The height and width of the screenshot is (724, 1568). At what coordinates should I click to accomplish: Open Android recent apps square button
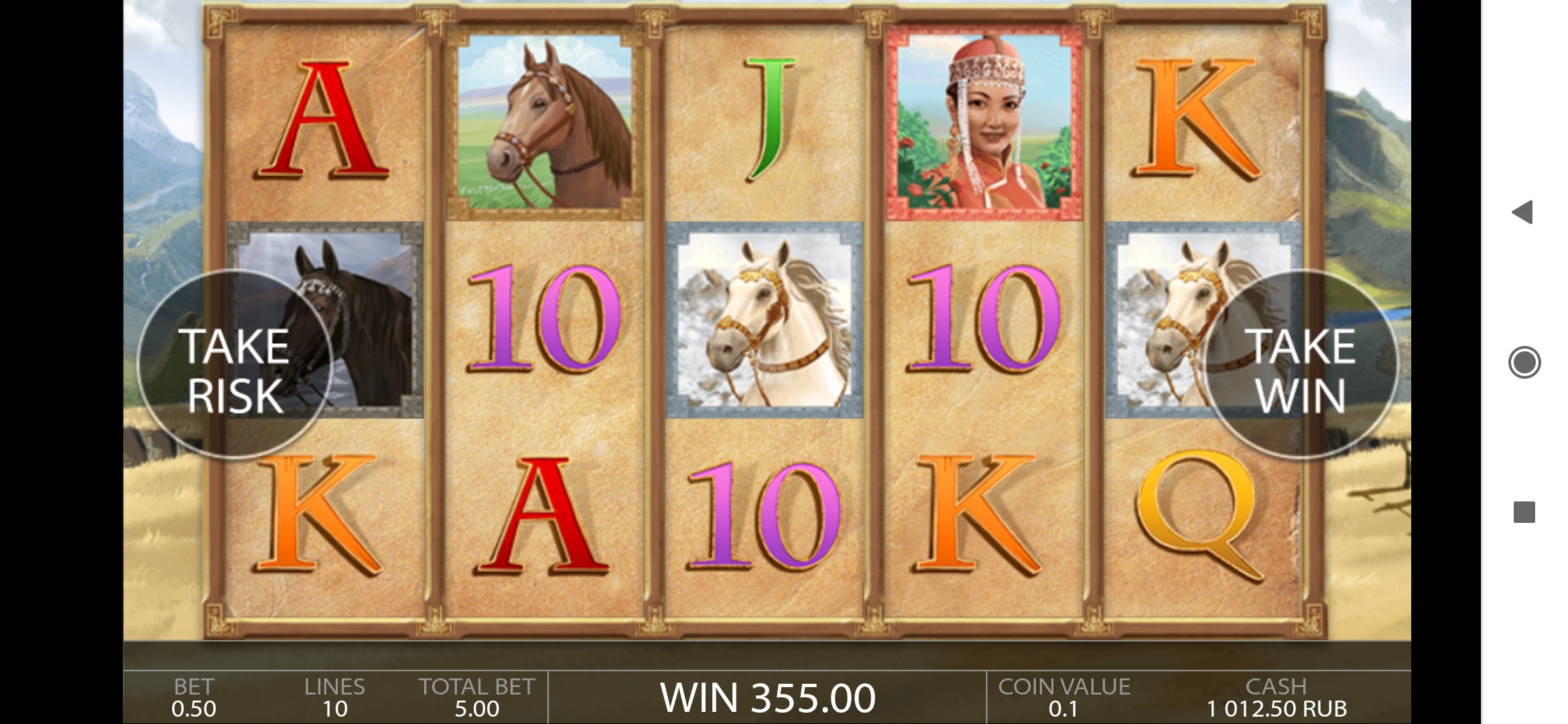[x=1524, y=513]
